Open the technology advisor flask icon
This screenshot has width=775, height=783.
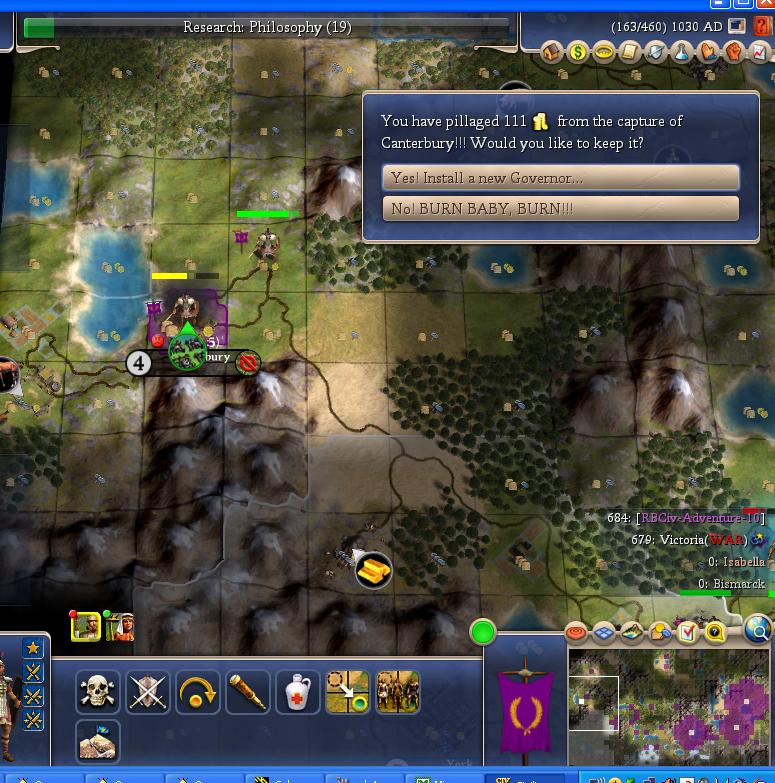[682, 52]
